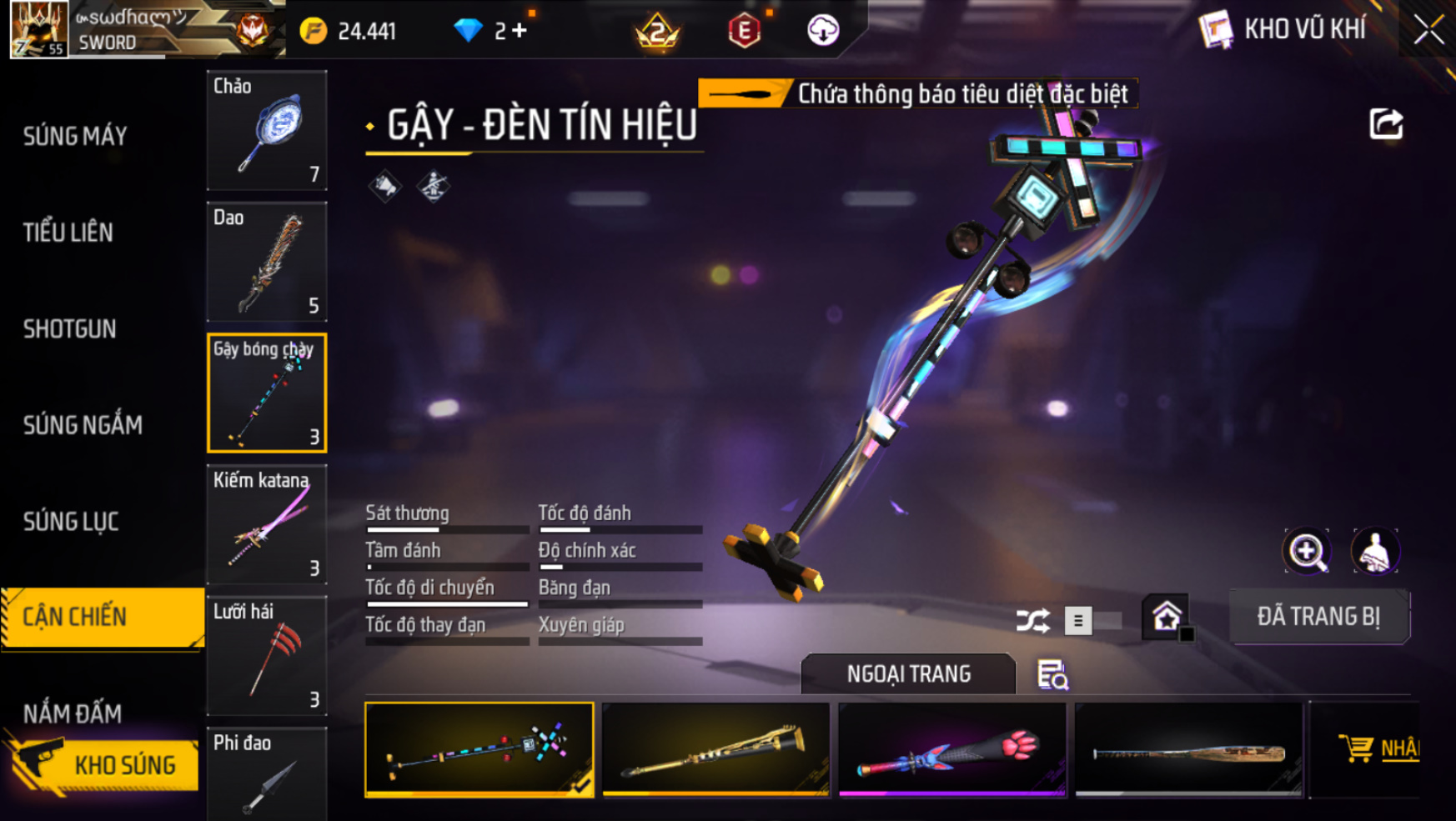The height and width of the screenshot is (821, 1456).
Task: Choose the SÚNG NGẮM category
Action: [x=83, y=425]
